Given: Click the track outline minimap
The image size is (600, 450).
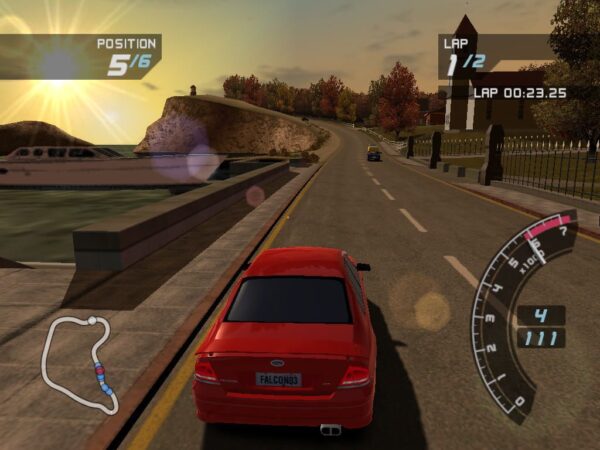Looking at the screenshot, I should tap(78, 363).
